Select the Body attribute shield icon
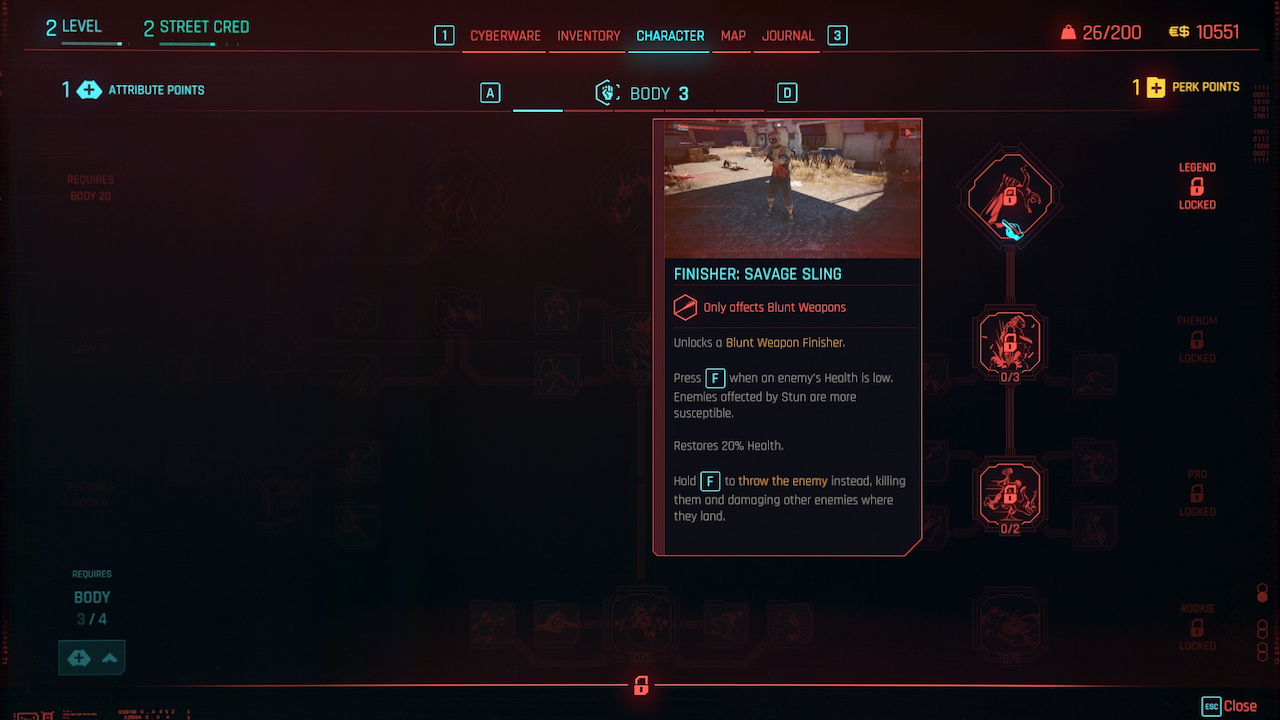This screenshot has height=720, width=1280. click(x=606, y=92)
